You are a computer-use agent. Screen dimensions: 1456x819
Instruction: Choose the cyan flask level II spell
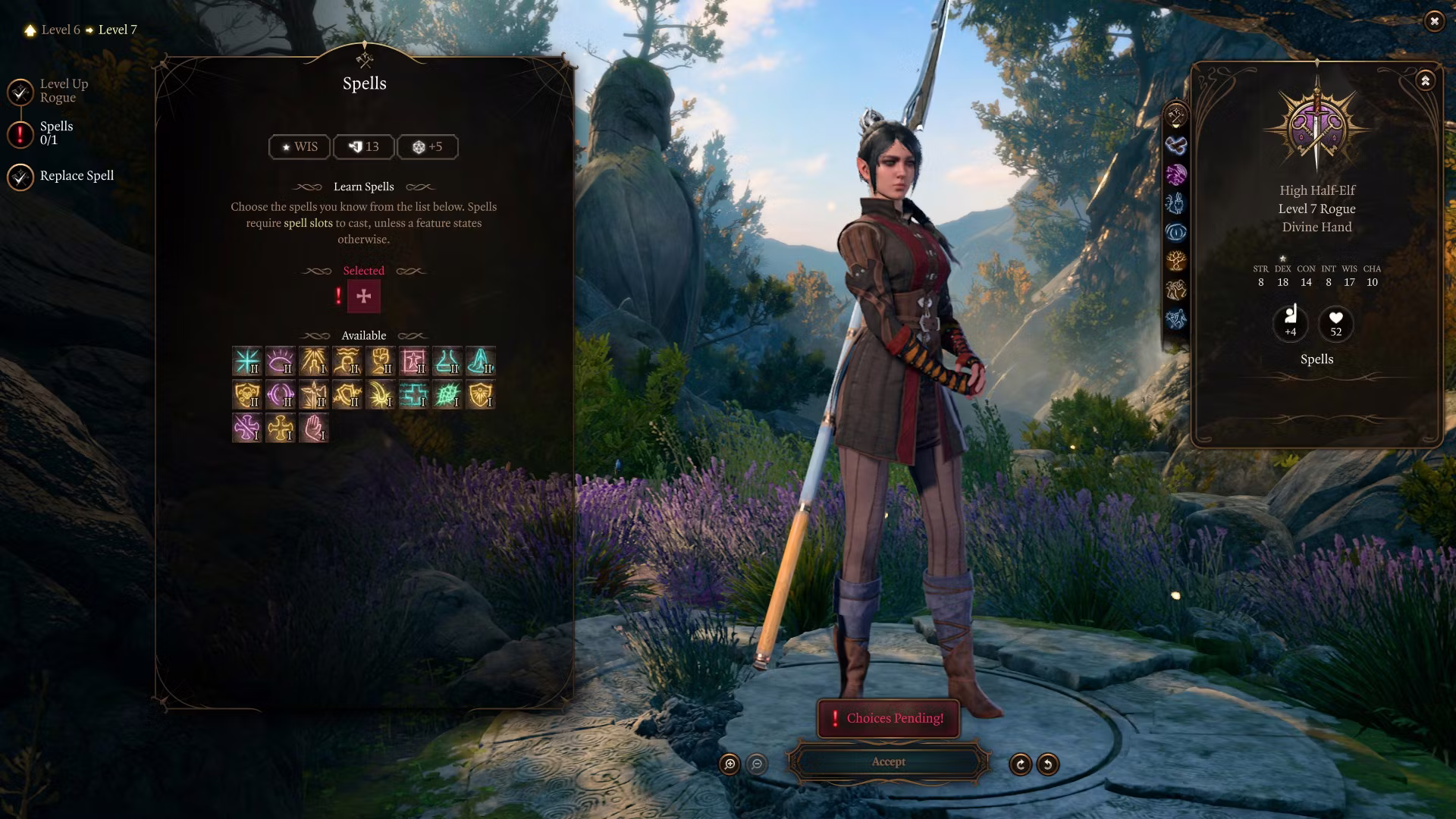(447, 362)
